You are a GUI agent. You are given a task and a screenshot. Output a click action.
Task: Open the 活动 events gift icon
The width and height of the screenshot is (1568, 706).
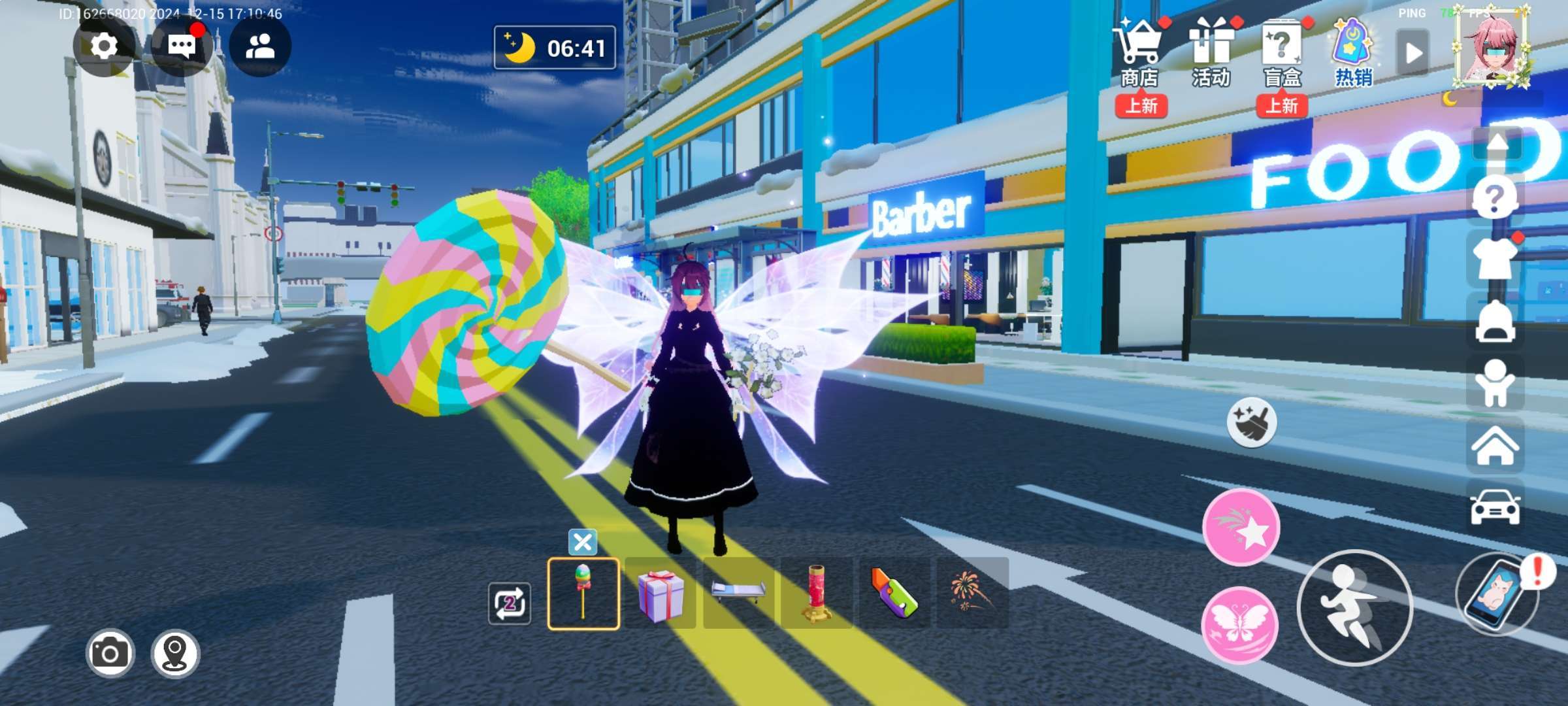1211,52
